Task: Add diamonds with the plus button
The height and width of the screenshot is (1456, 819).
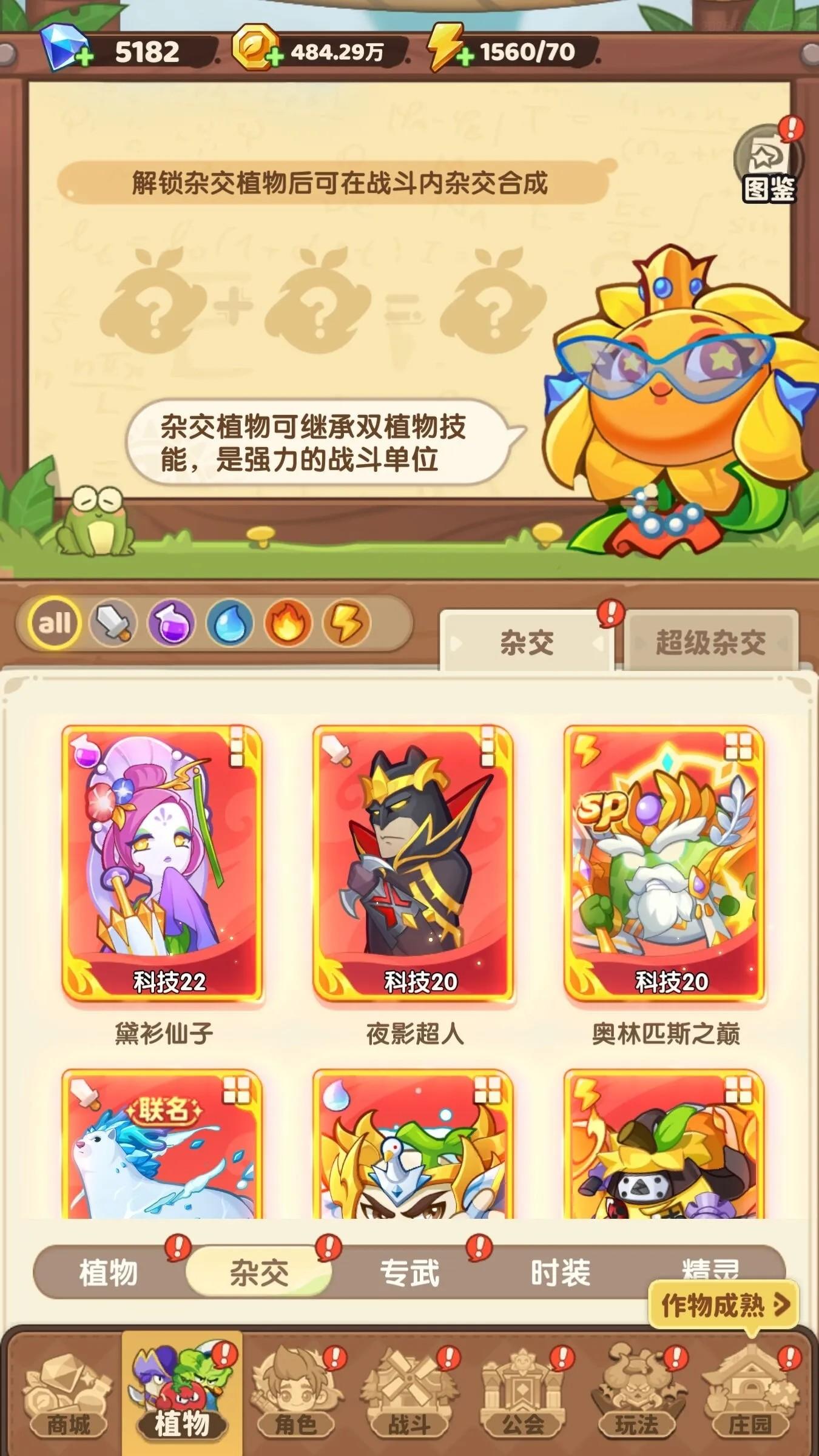Action: 86,53
